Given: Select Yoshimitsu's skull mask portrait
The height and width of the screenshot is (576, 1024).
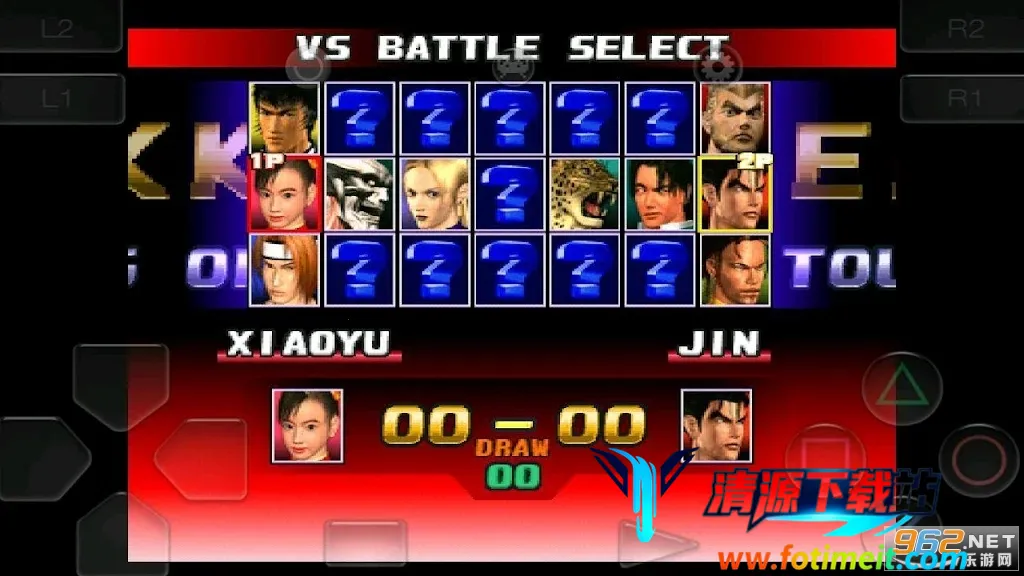Looking at the screenshot, I should (x=360, y=194).
